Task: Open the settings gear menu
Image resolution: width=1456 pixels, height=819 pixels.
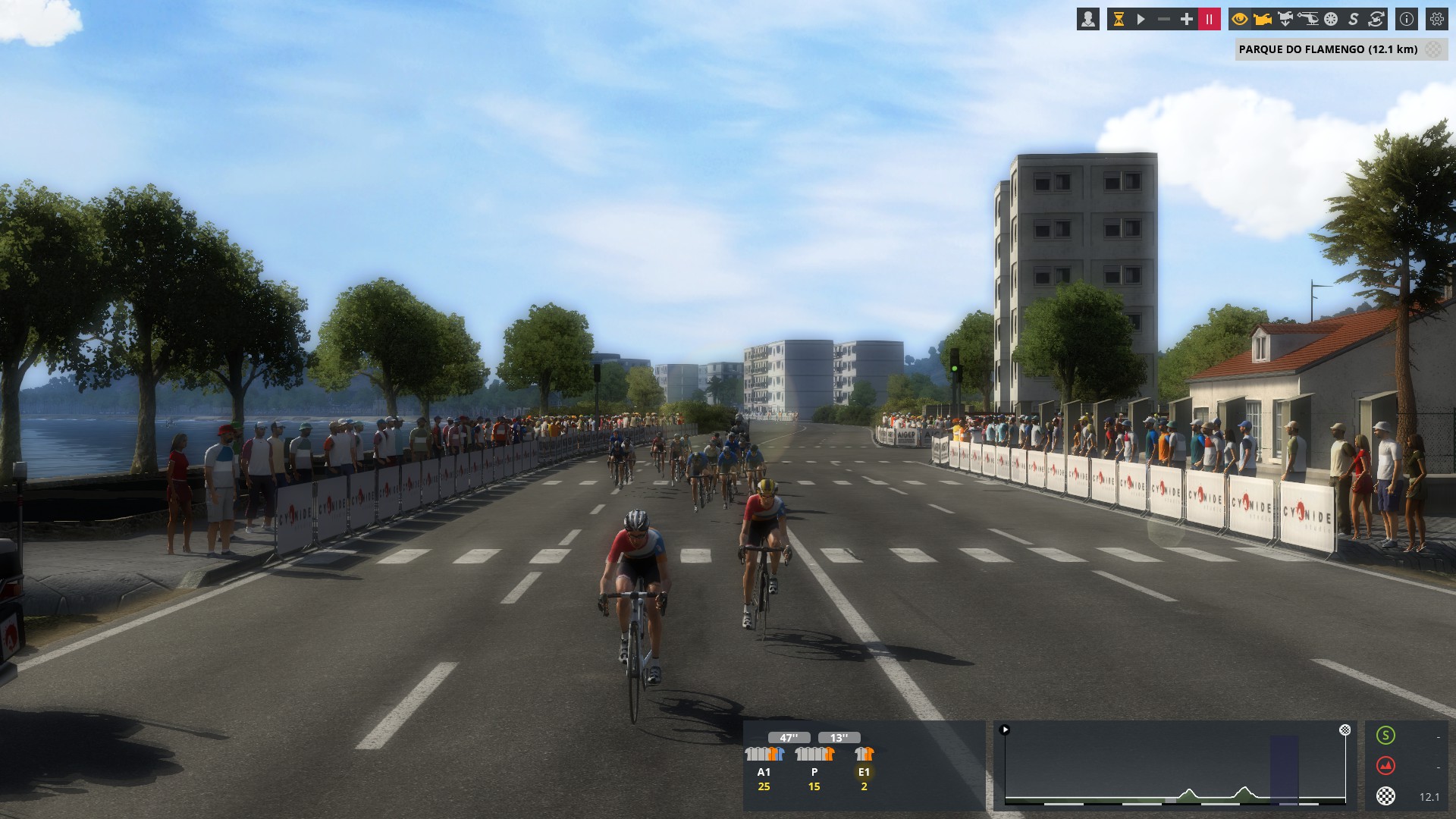Action: [1437, 20]
